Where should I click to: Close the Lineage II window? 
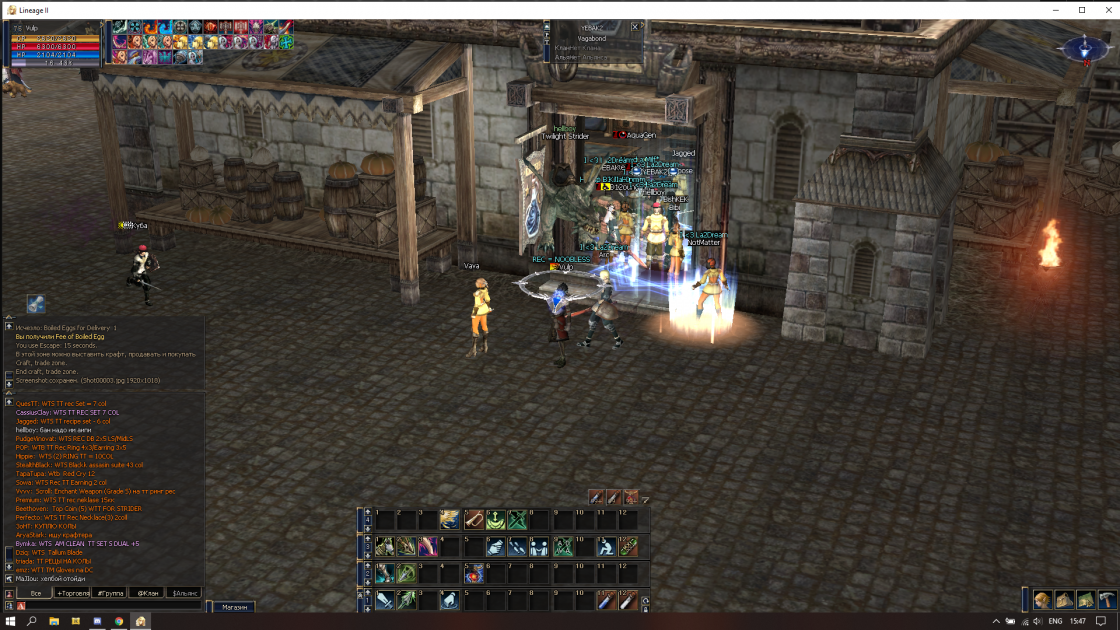tap(1107, 10)
